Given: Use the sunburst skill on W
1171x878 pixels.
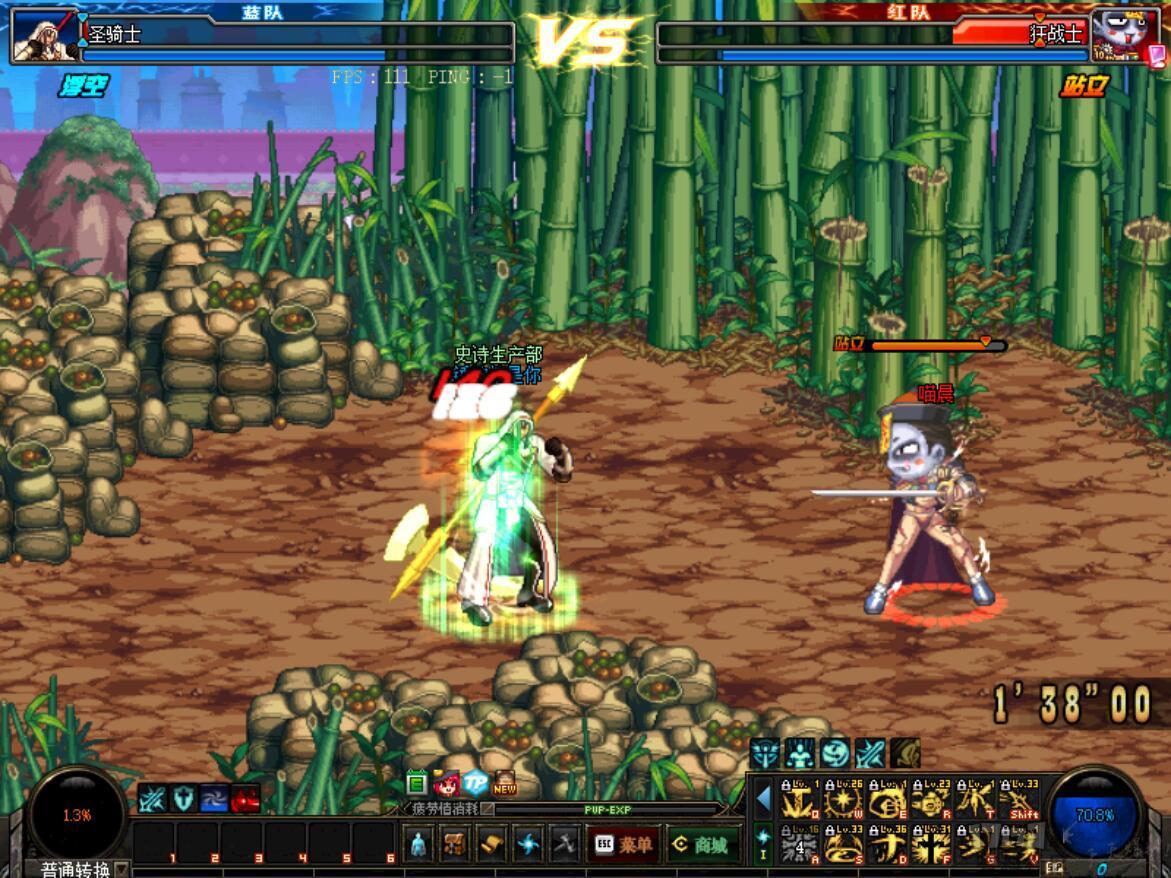Looking at the screenshot, I should [844, 801].
